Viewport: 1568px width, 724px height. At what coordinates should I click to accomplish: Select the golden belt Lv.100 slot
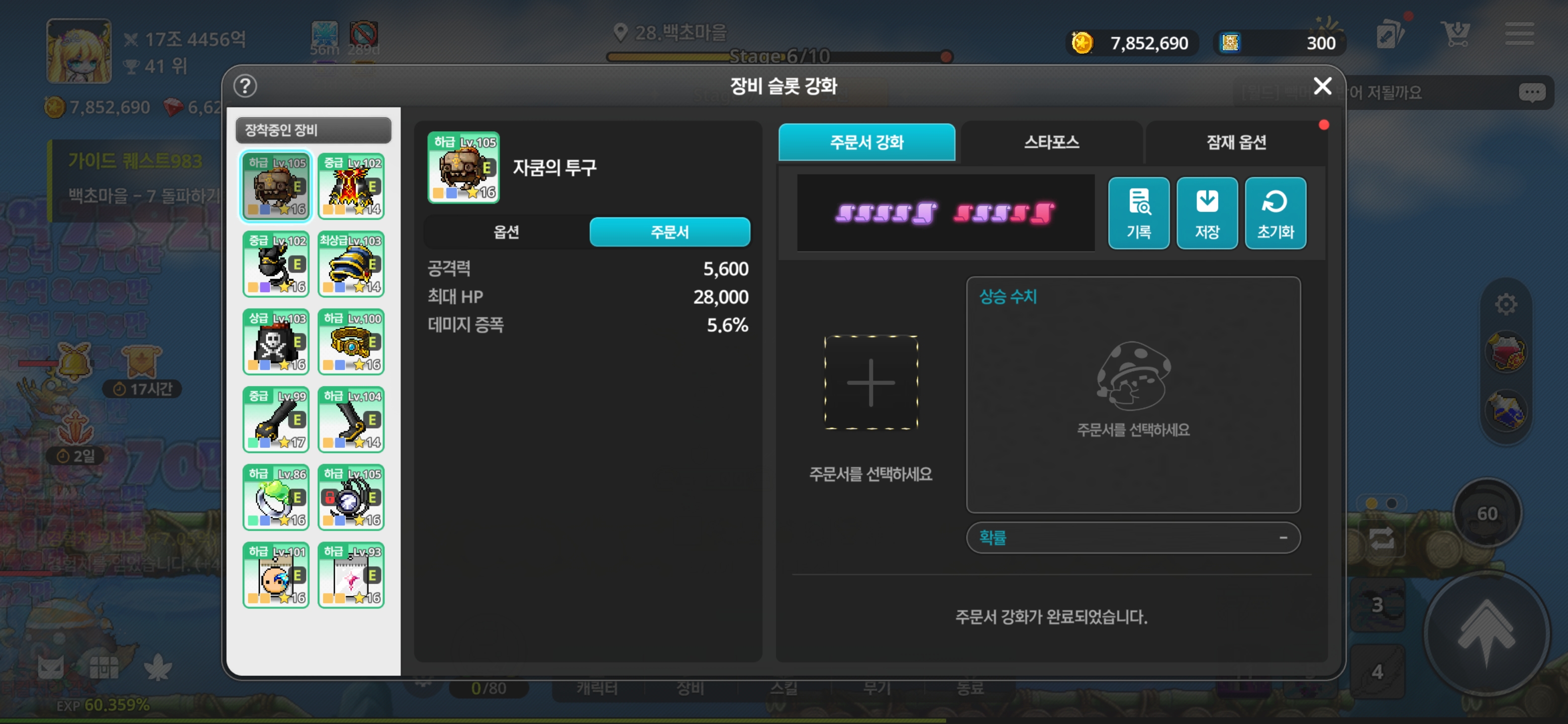click(x=351, y=341)
